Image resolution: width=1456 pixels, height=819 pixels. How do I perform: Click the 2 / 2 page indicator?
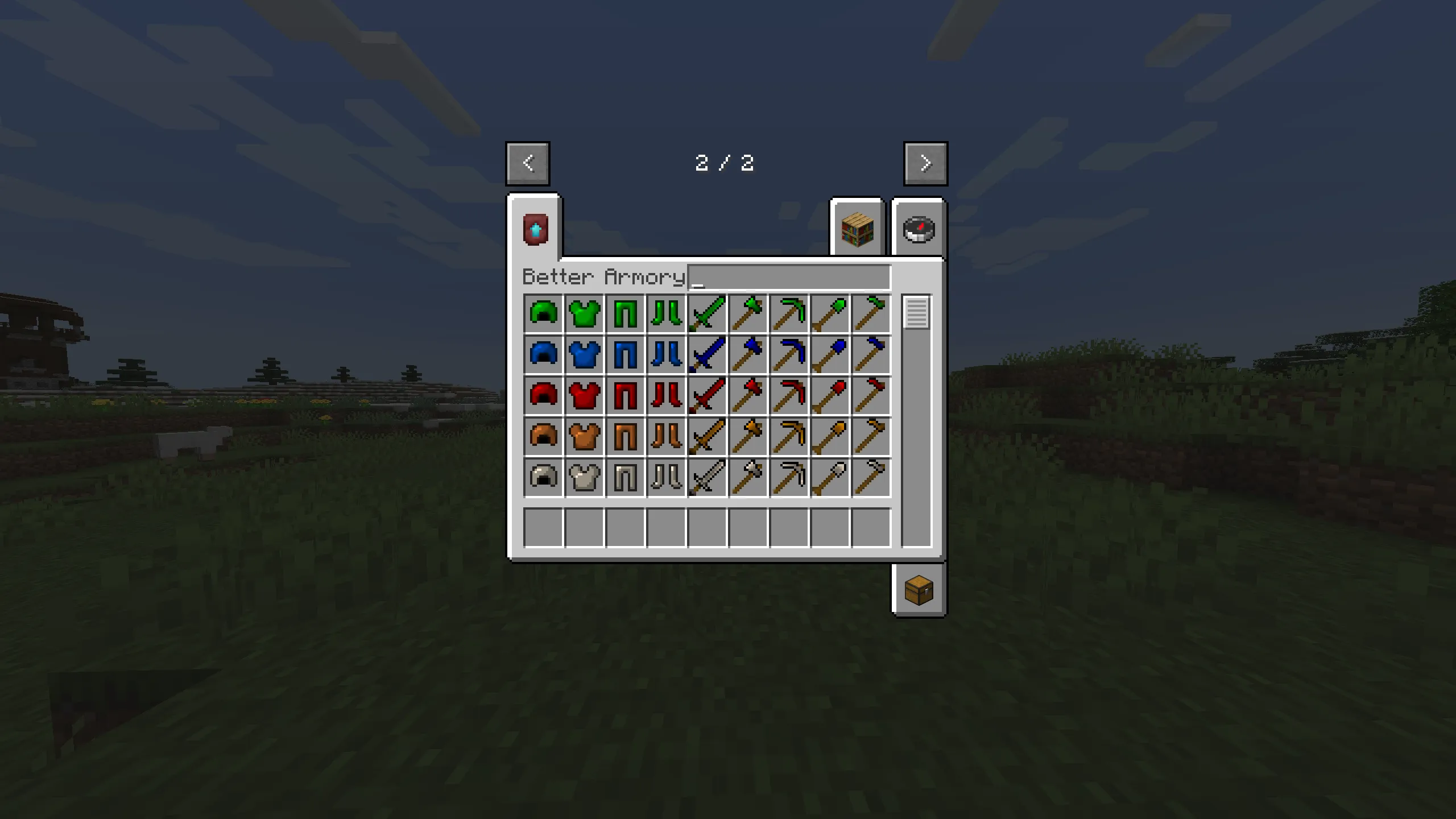click(x=726, y=163)
